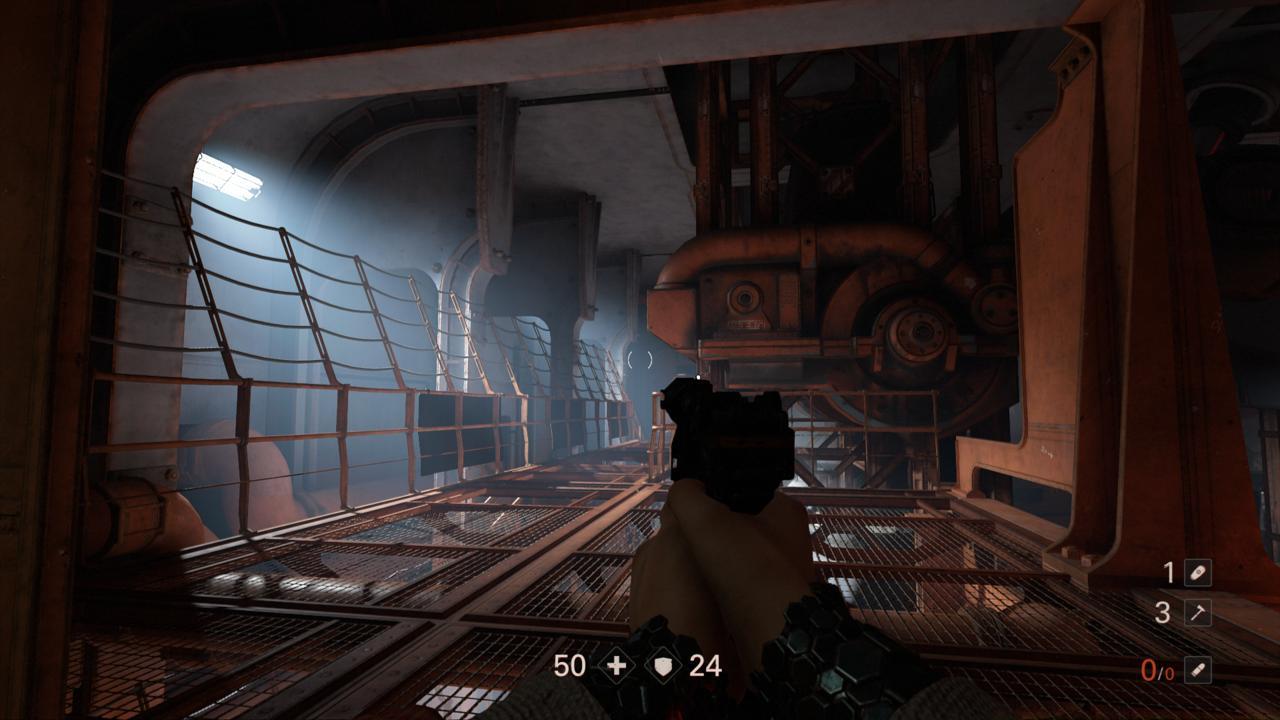
Task: Select the grenade icon
Action: 1197,573
